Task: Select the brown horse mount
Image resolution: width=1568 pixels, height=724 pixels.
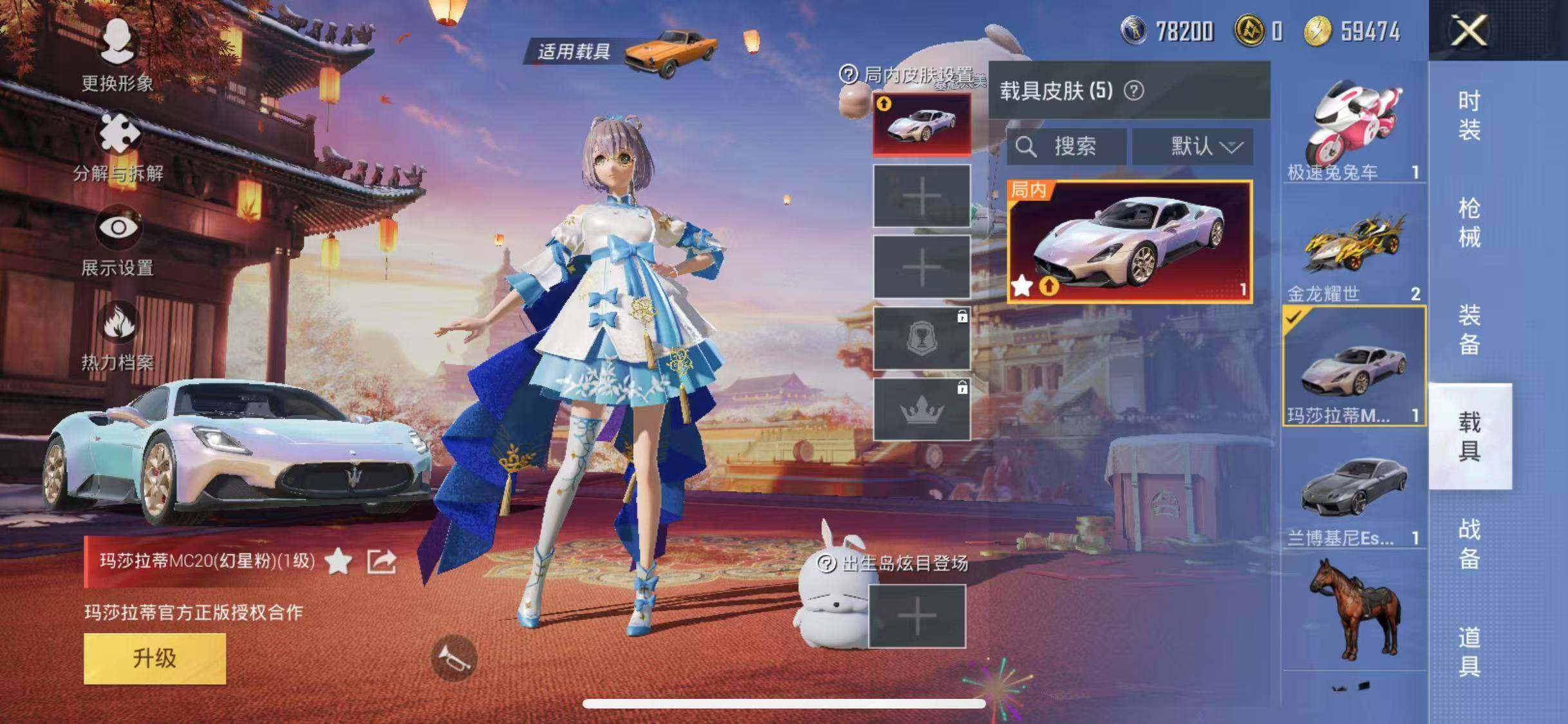Action: point(1353,608)
